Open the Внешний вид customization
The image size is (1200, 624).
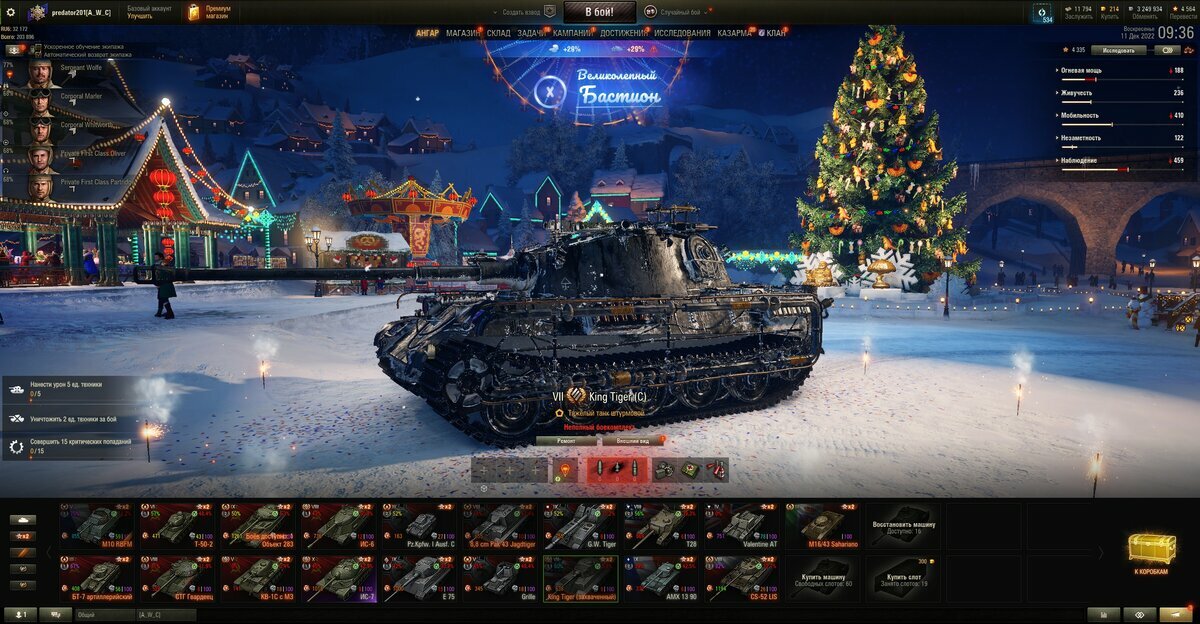click(632, 440)
